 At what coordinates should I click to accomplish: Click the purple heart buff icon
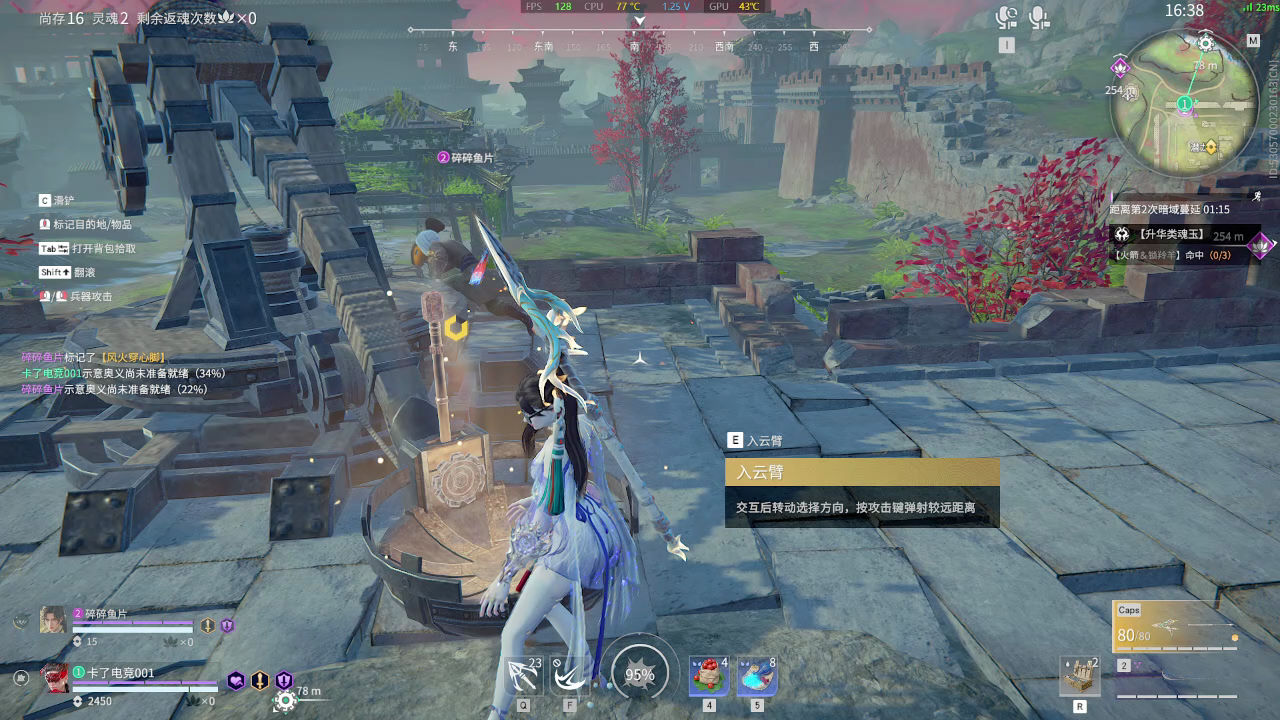pos(236,680)
